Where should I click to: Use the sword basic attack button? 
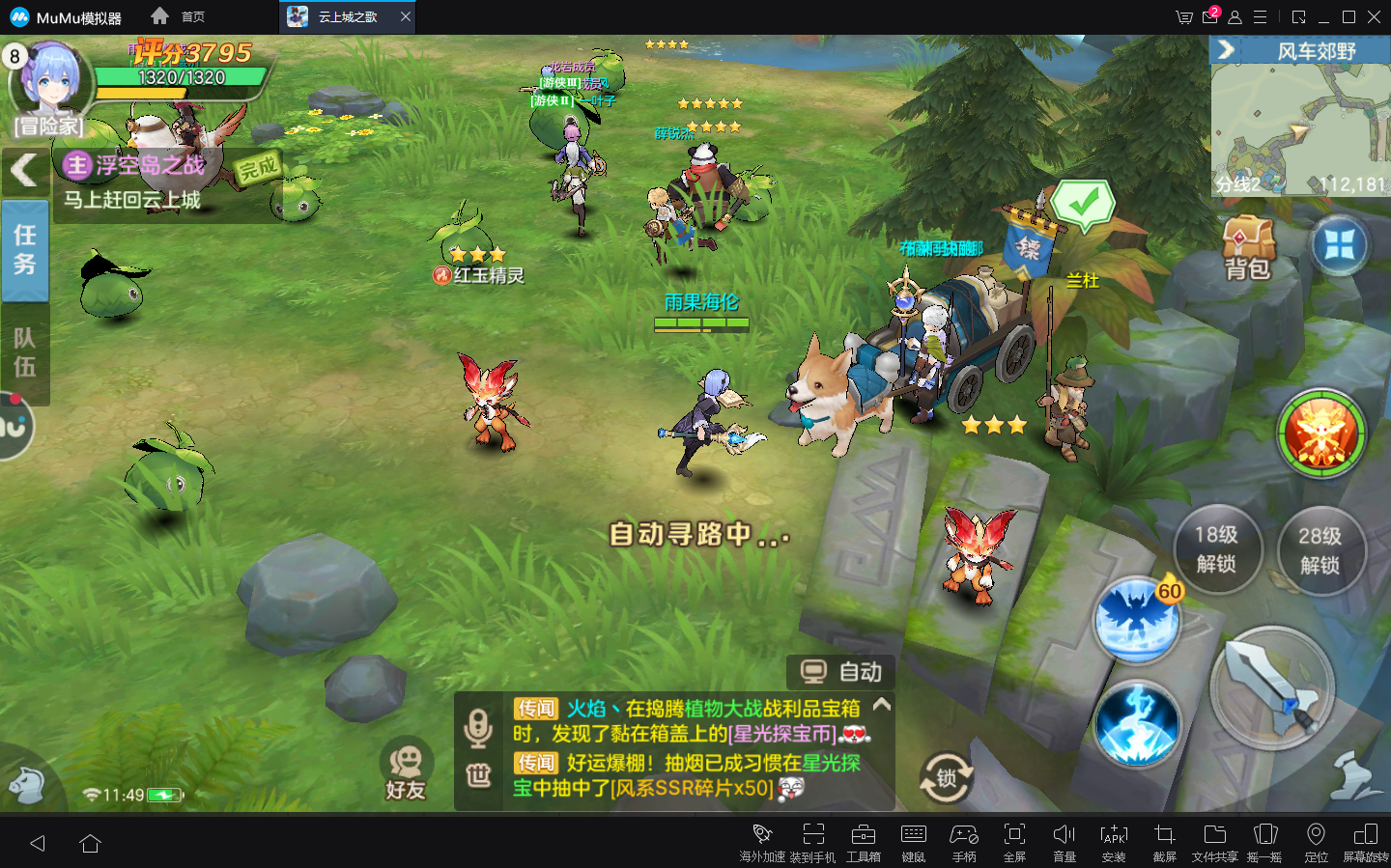point(1272,687)
